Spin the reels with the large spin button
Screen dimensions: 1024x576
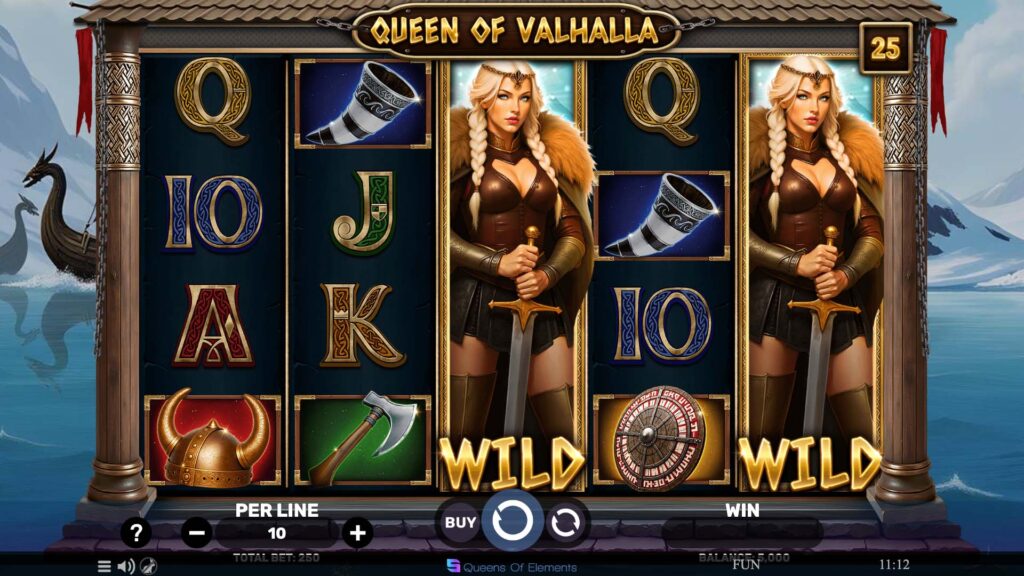(512, 520)
